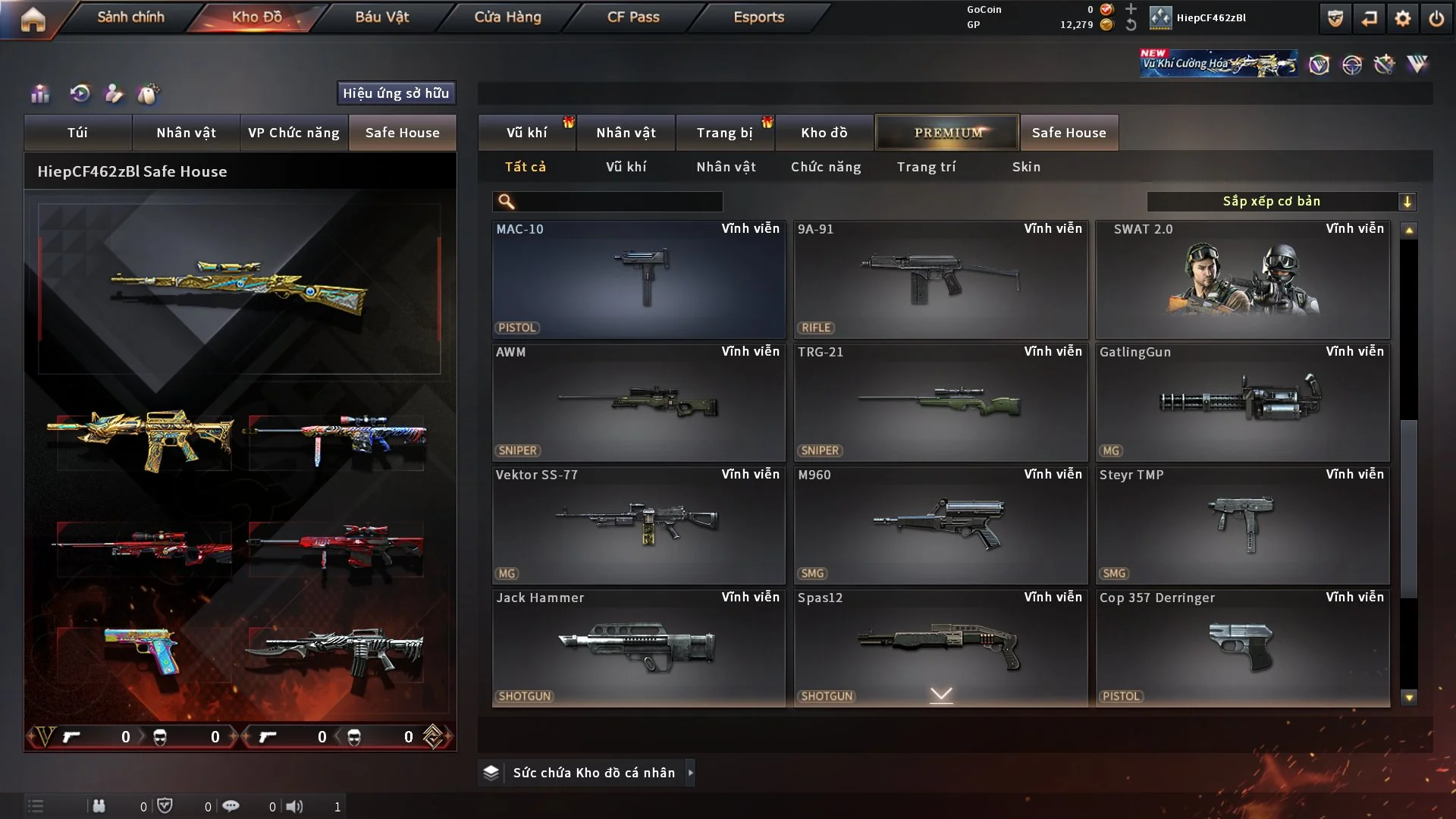
Task: Open the CF Pass menu
Action: coord(633,17)
